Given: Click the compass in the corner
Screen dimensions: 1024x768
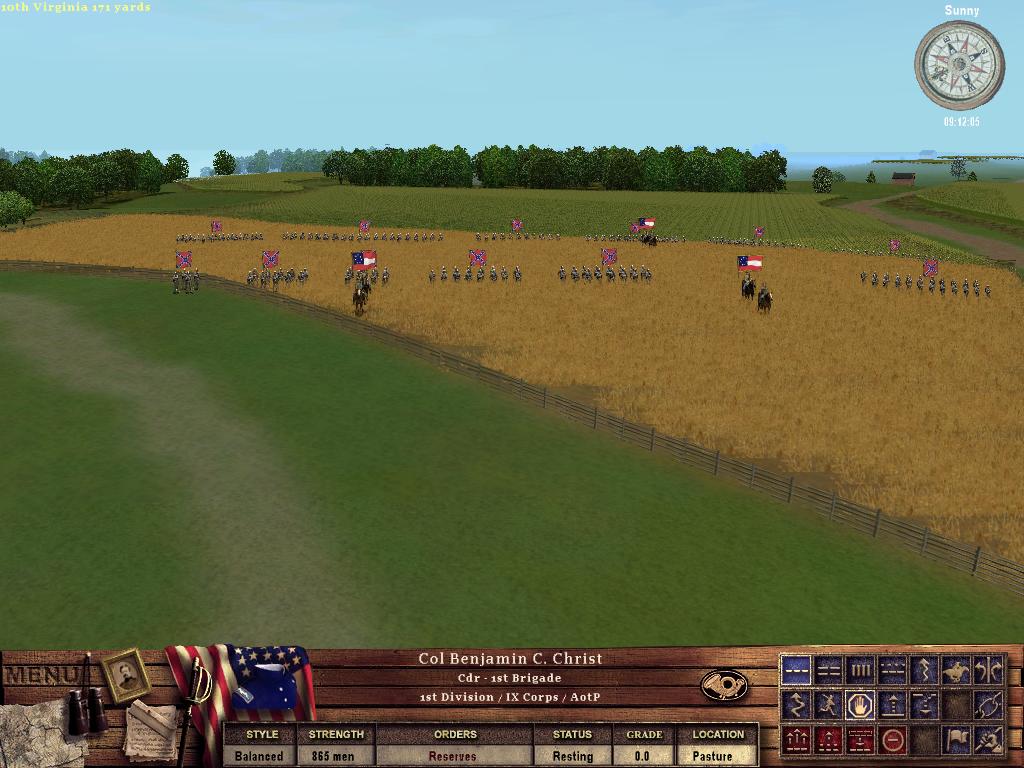Looking at the screenshot, I should (959, 64).
